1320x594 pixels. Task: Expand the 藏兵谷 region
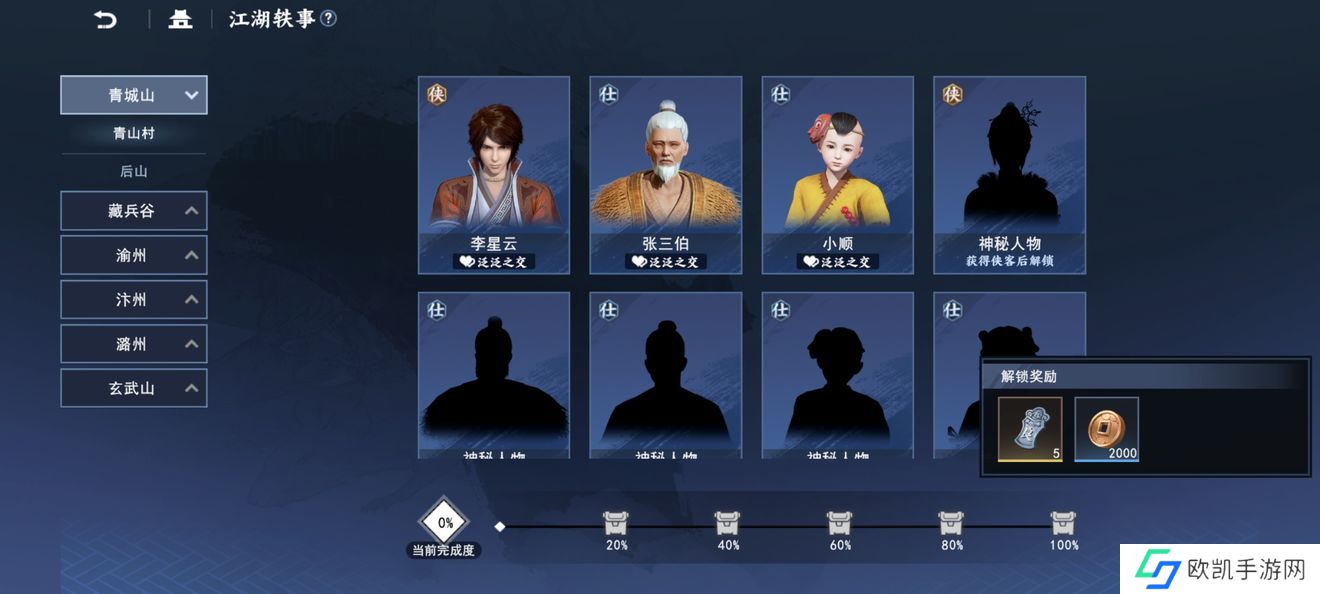(x=134, y=211)
